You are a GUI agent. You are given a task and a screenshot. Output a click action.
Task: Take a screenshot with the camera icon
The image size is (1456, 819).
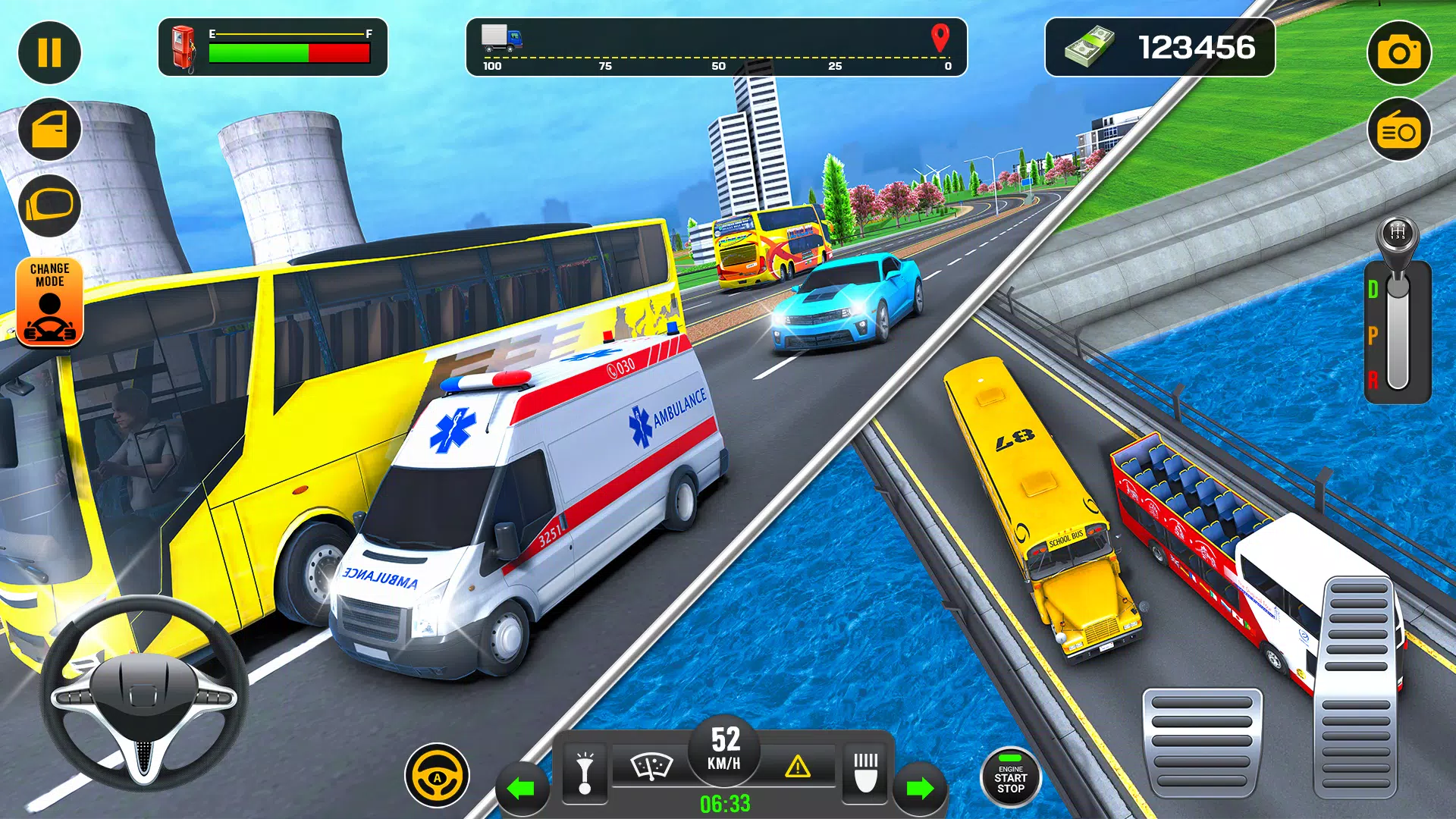pos(1399,52)
